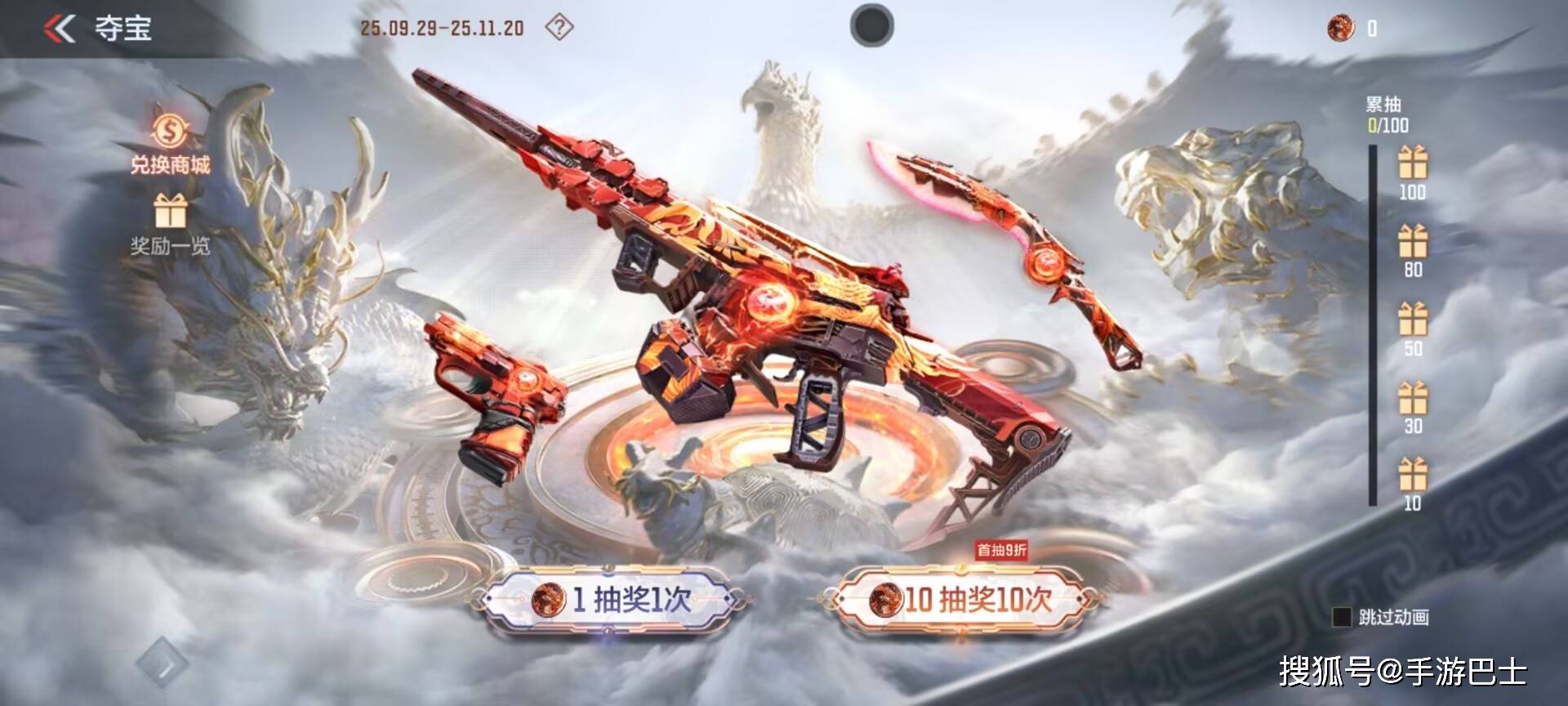
Task: Claim the 30-draw milestone gift box
Action: (x=1412, y=397)
